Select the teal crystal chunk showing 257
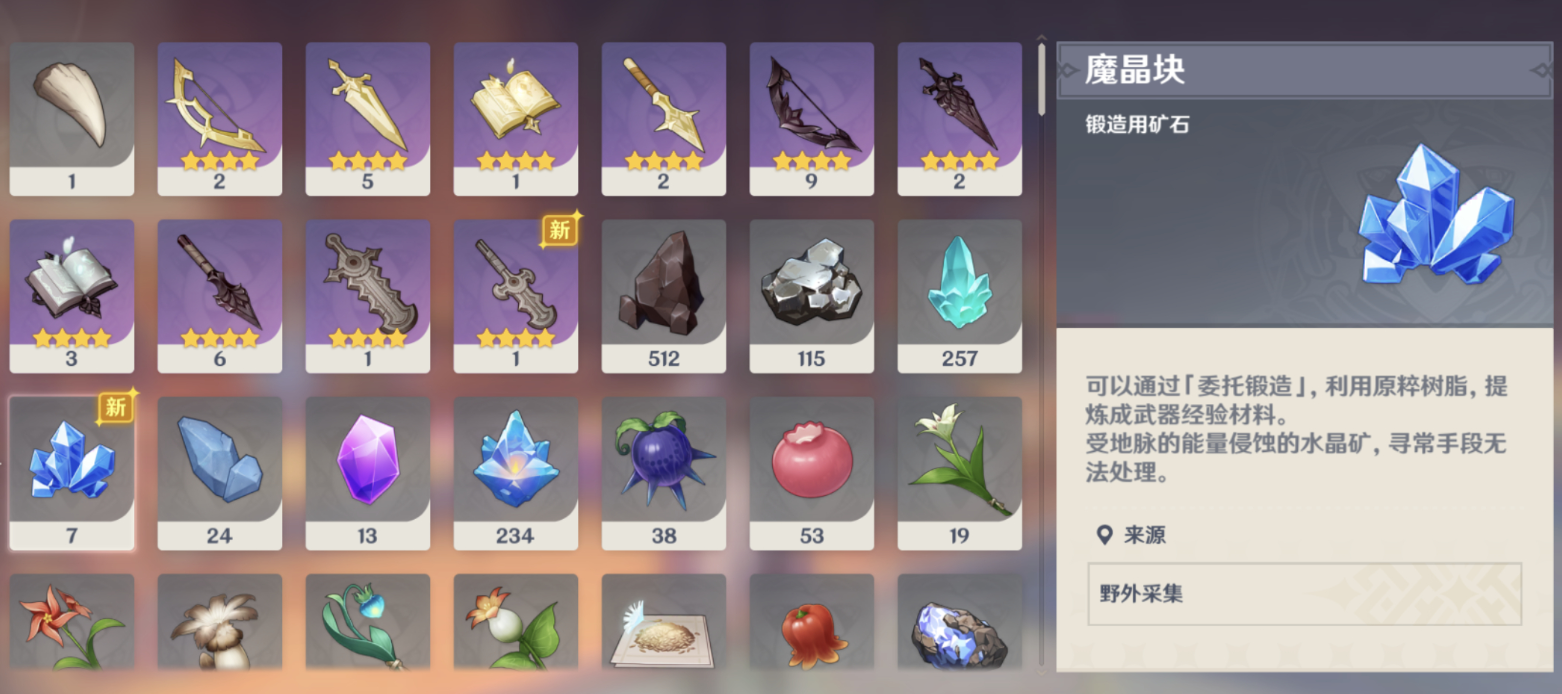Screen dimensions: 1562x694 pos(959,295)
